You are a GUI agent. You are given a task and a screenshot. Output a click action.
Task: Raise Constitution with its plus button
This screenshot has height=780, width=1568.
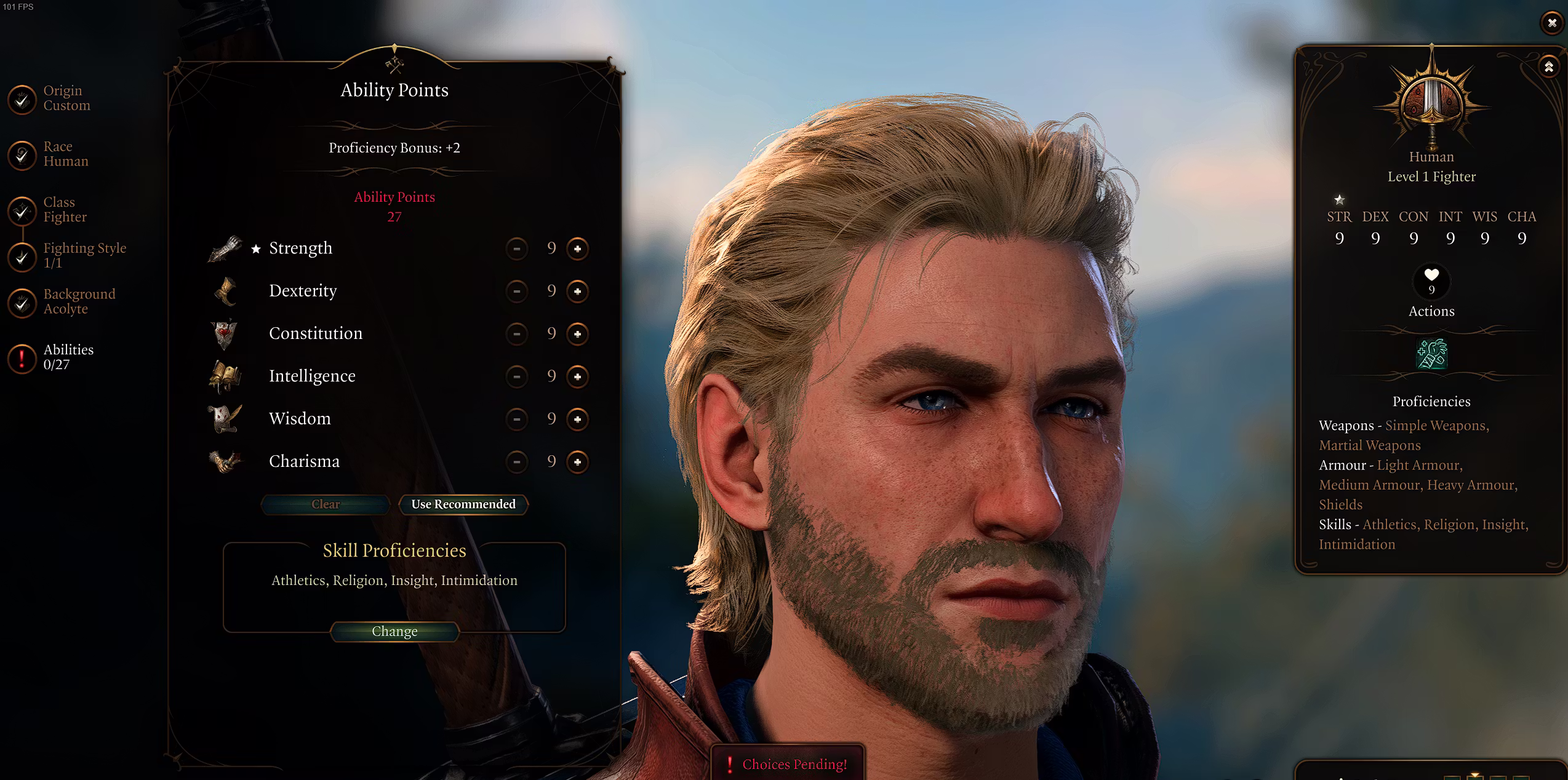(577, 333)
